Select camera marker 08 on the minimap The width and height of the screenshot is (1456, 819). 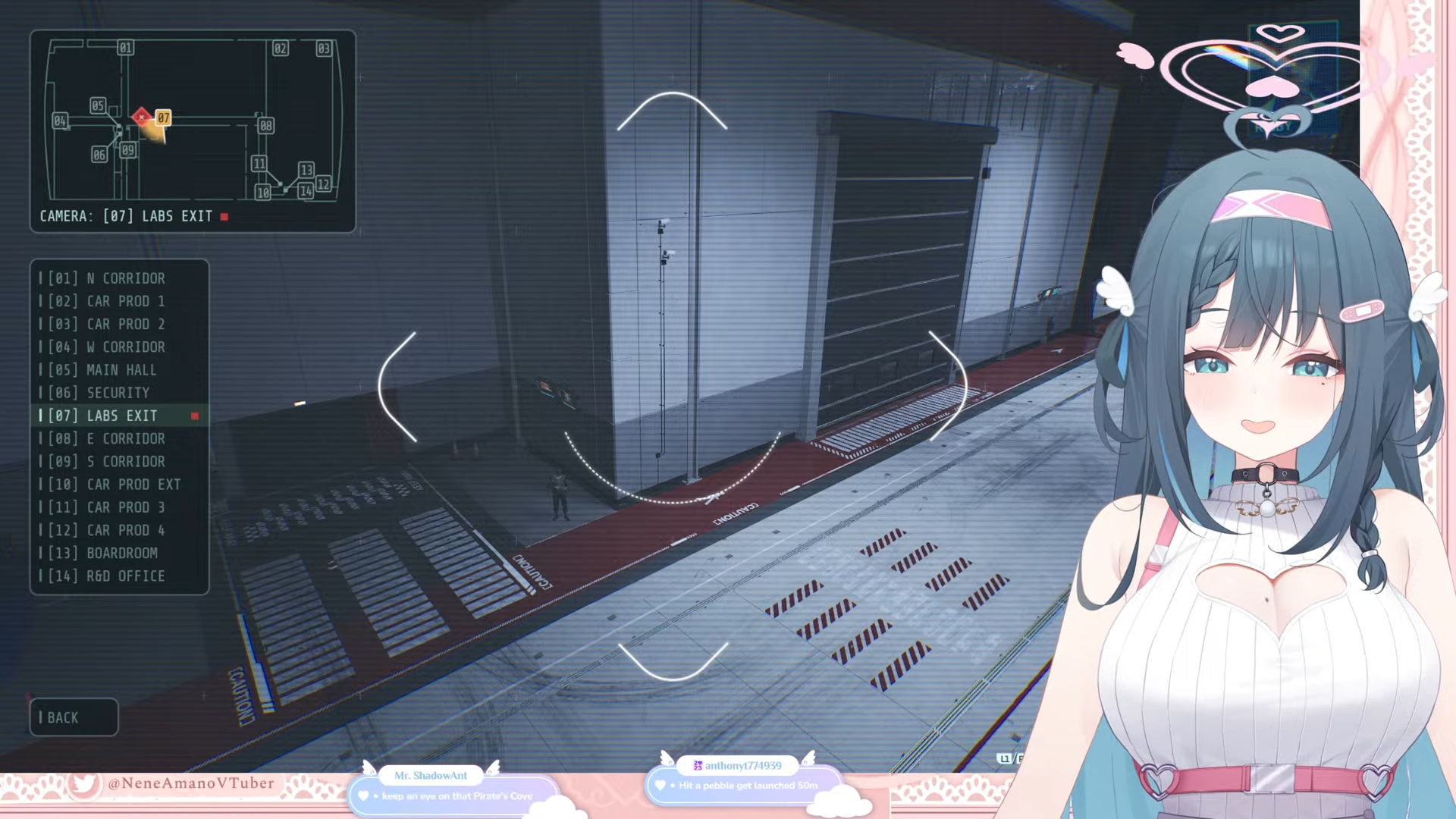[x=265, y=125]
